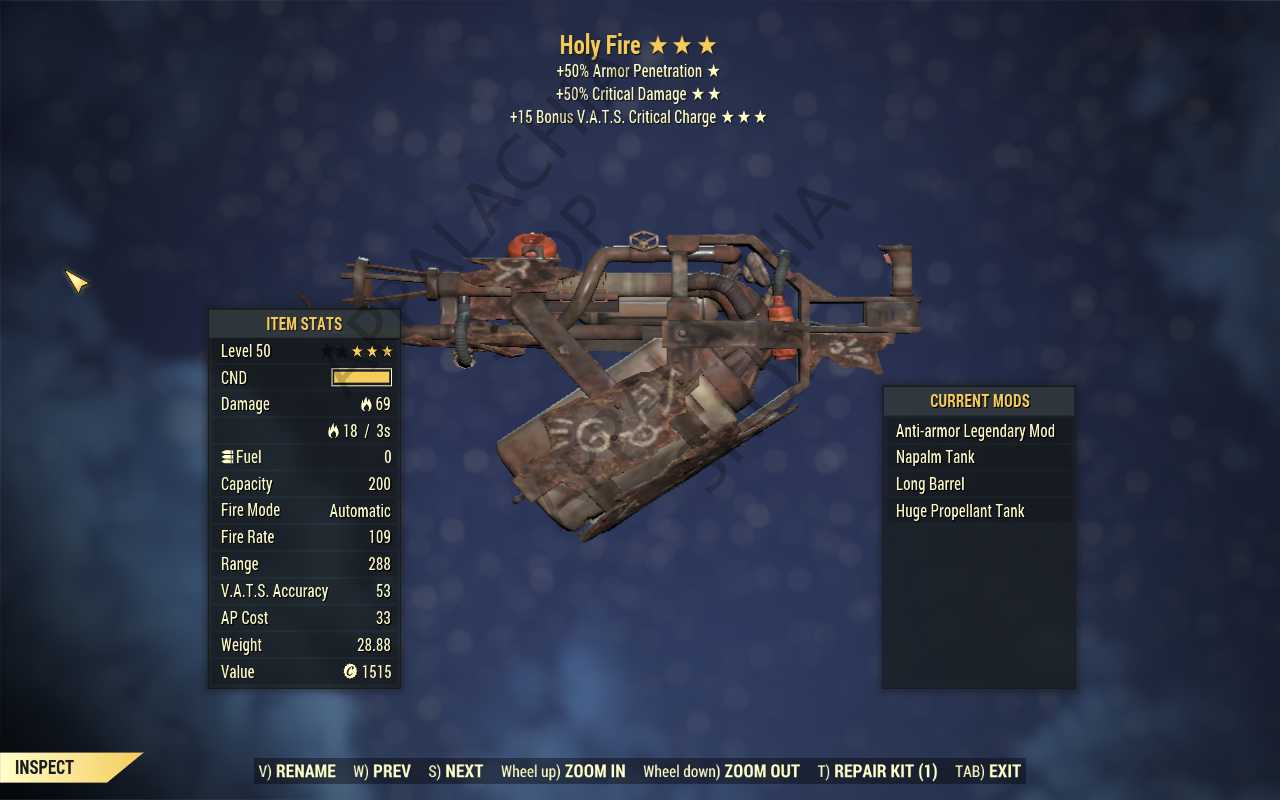Zoom in on the weapon model
This screenshot has width=1280, height=800.
point(563,771)
